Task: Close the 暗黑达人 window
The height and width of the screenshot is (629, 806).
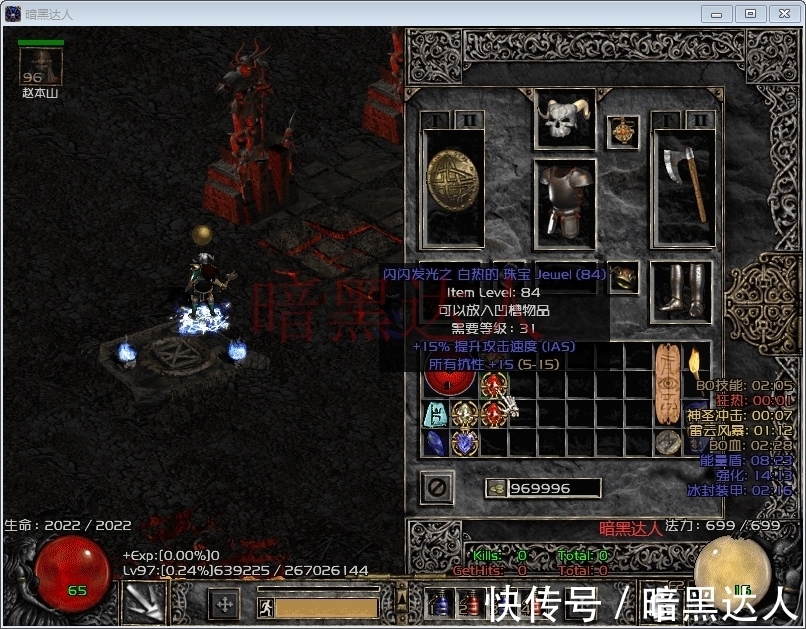Action: (x=781, y=13)
